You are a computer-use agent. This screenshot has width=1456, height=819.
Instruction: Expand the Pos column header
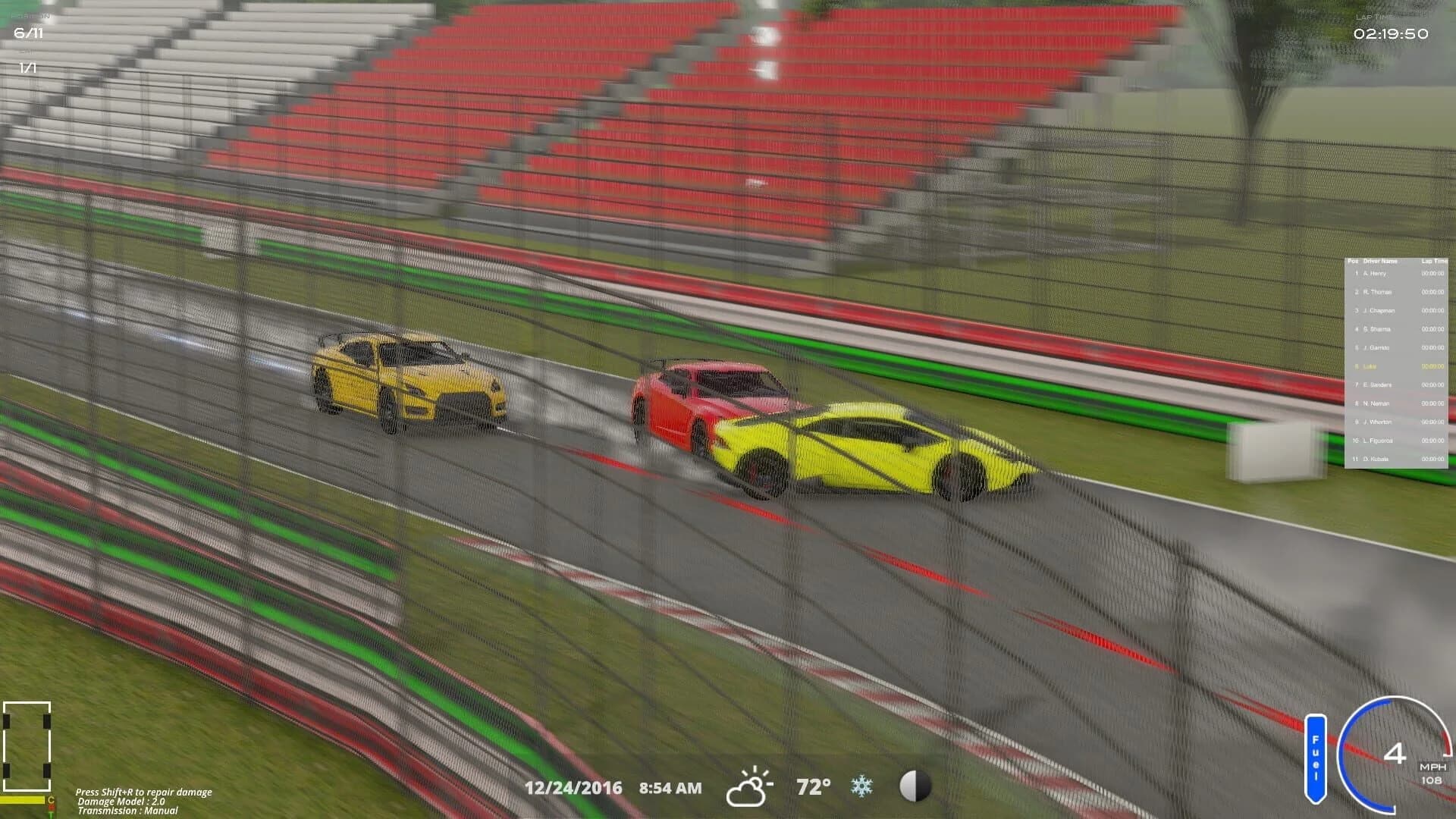pyautogui.click(x=1352, y=259)
